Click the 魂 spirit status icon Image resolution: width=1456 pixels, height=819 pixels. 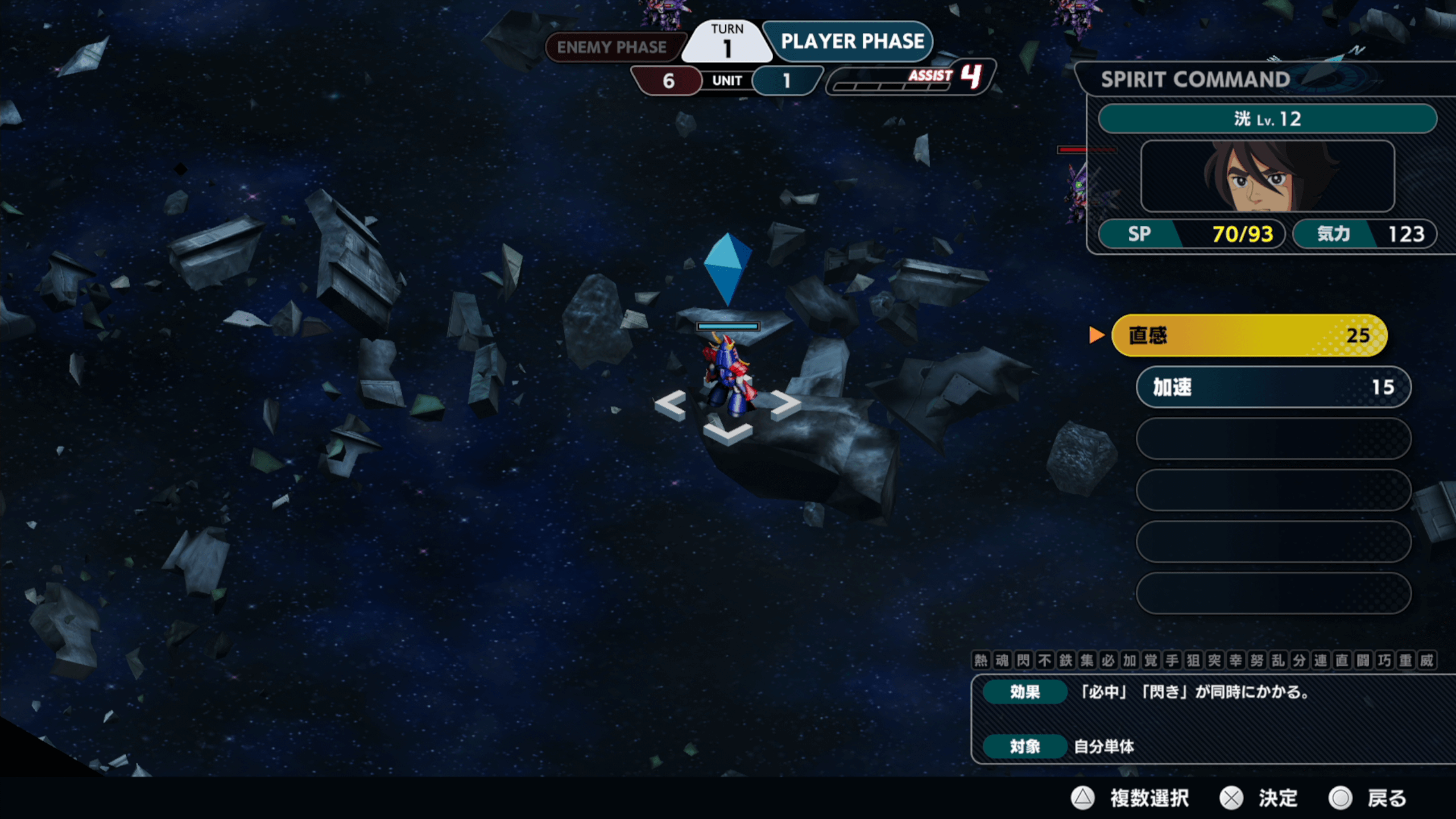[1002, 660]
